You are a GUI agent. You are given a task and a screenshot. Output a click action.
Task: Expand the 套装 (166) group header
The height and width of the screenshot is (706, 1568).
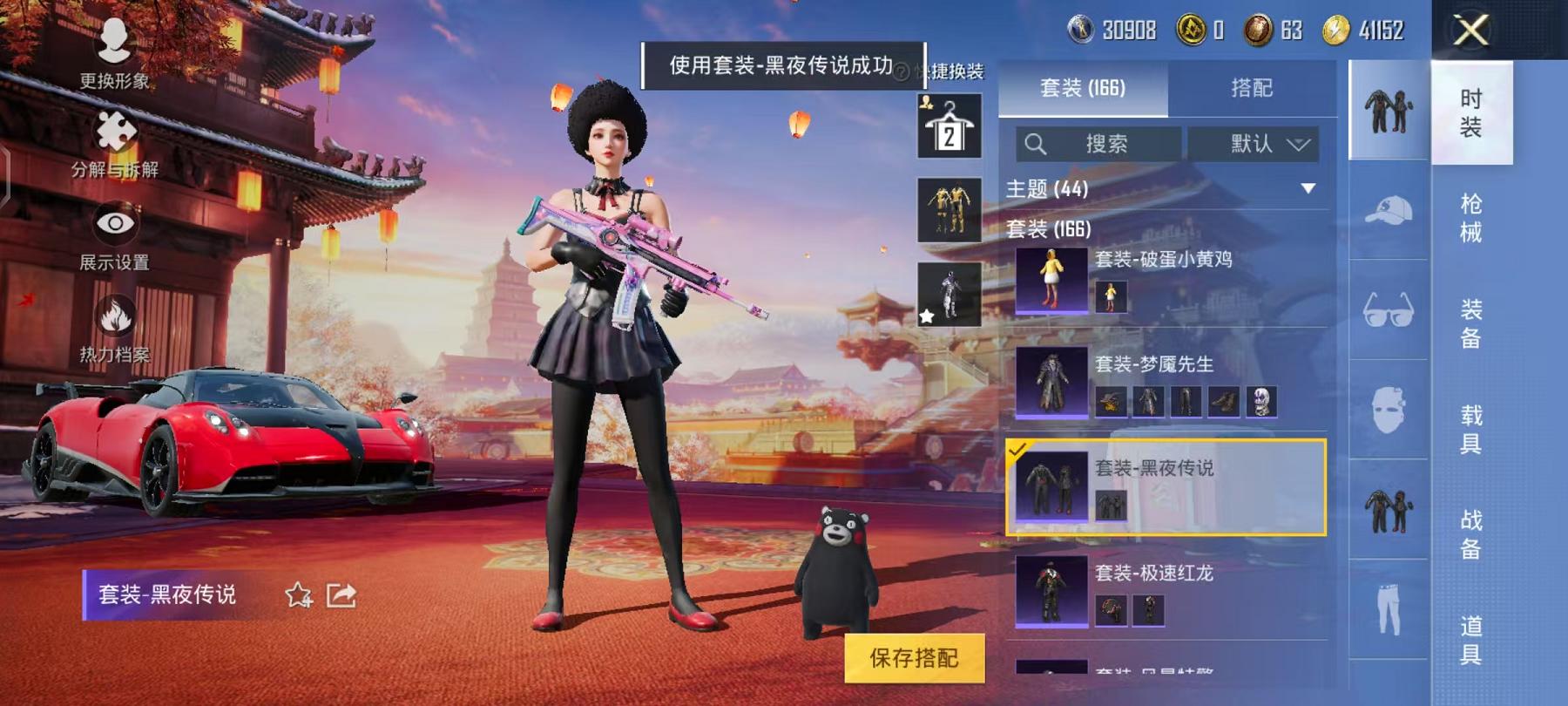1049,227
